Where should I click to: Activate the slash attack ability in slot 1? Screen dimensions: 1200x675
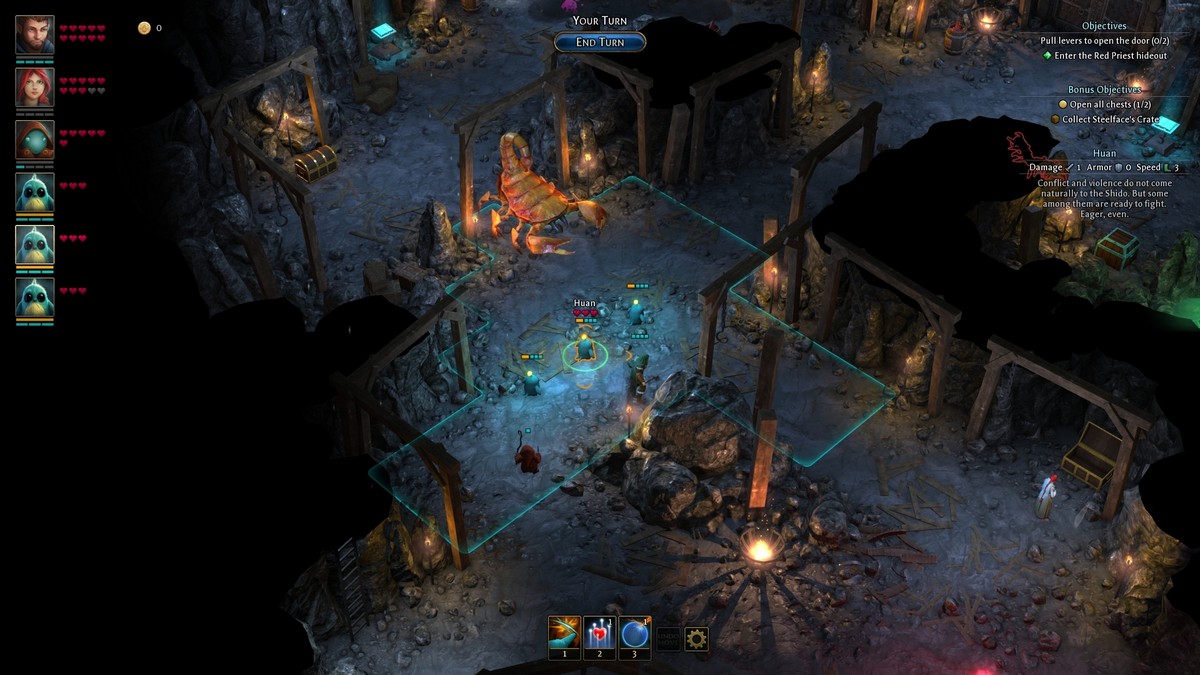[564, 633]
